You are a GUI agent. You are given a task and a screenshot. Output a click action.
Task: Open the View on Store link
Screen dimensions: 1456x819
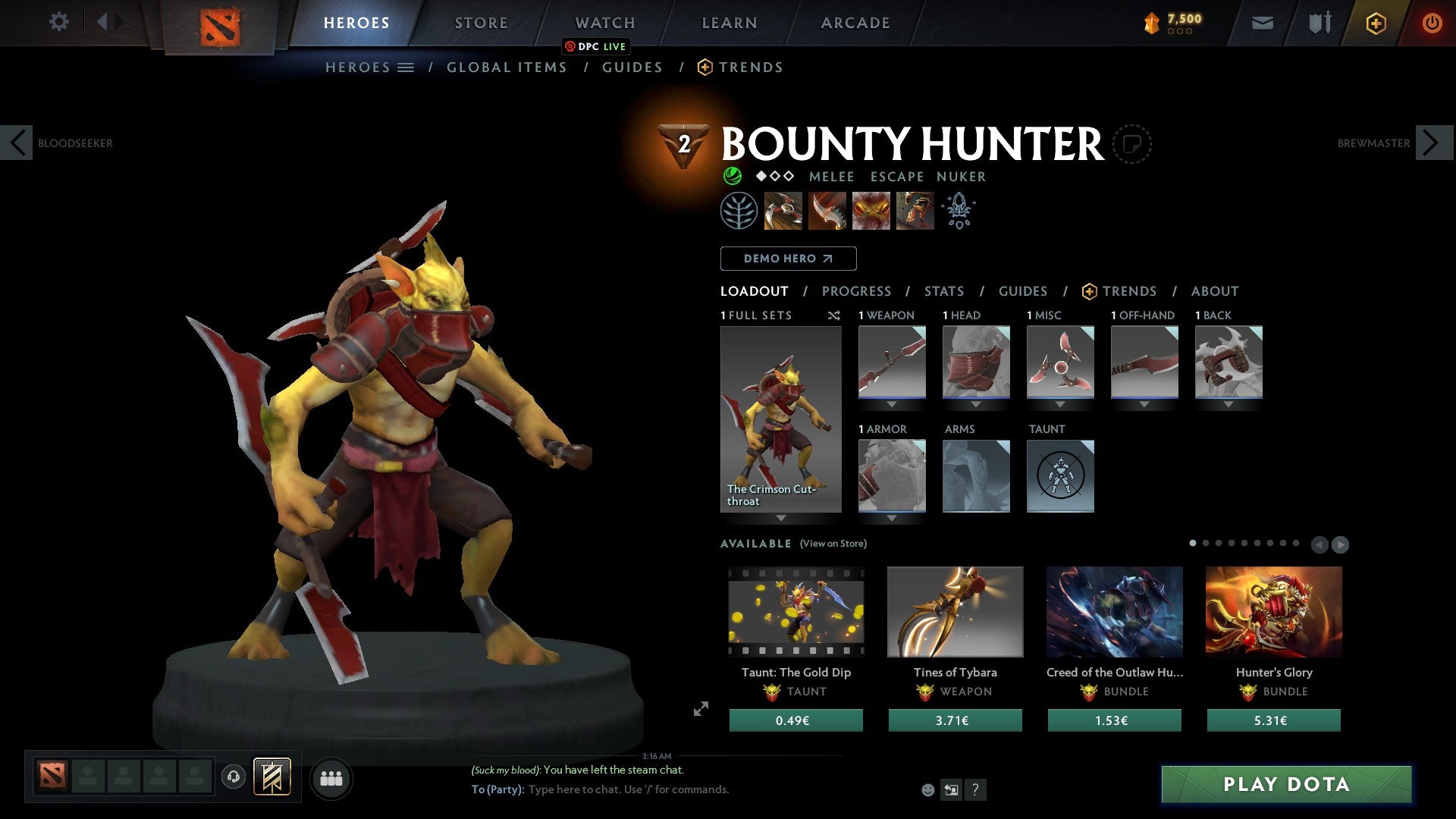833,544
